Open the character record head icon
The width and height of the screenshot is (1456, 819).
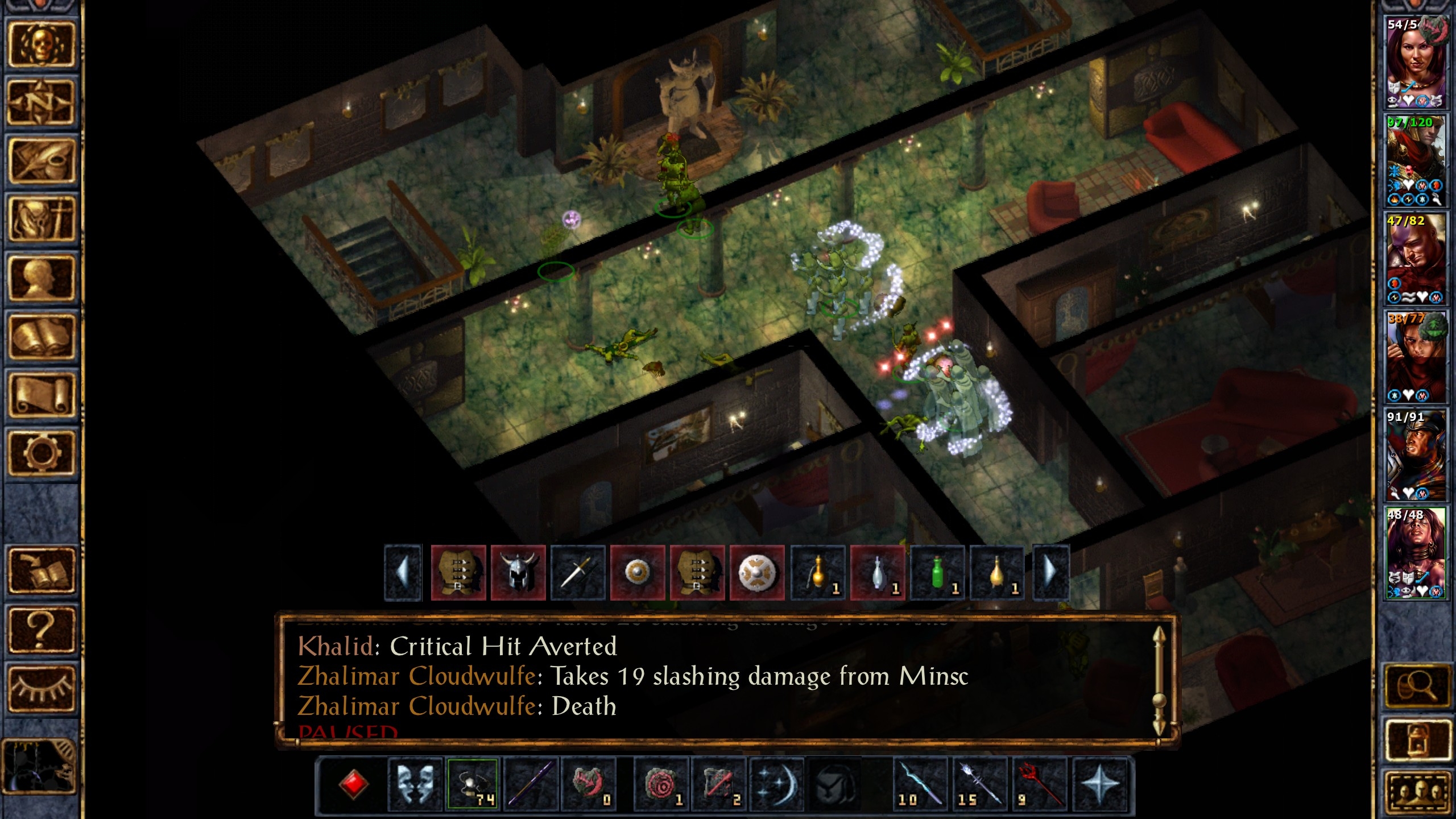click(41, 278)
